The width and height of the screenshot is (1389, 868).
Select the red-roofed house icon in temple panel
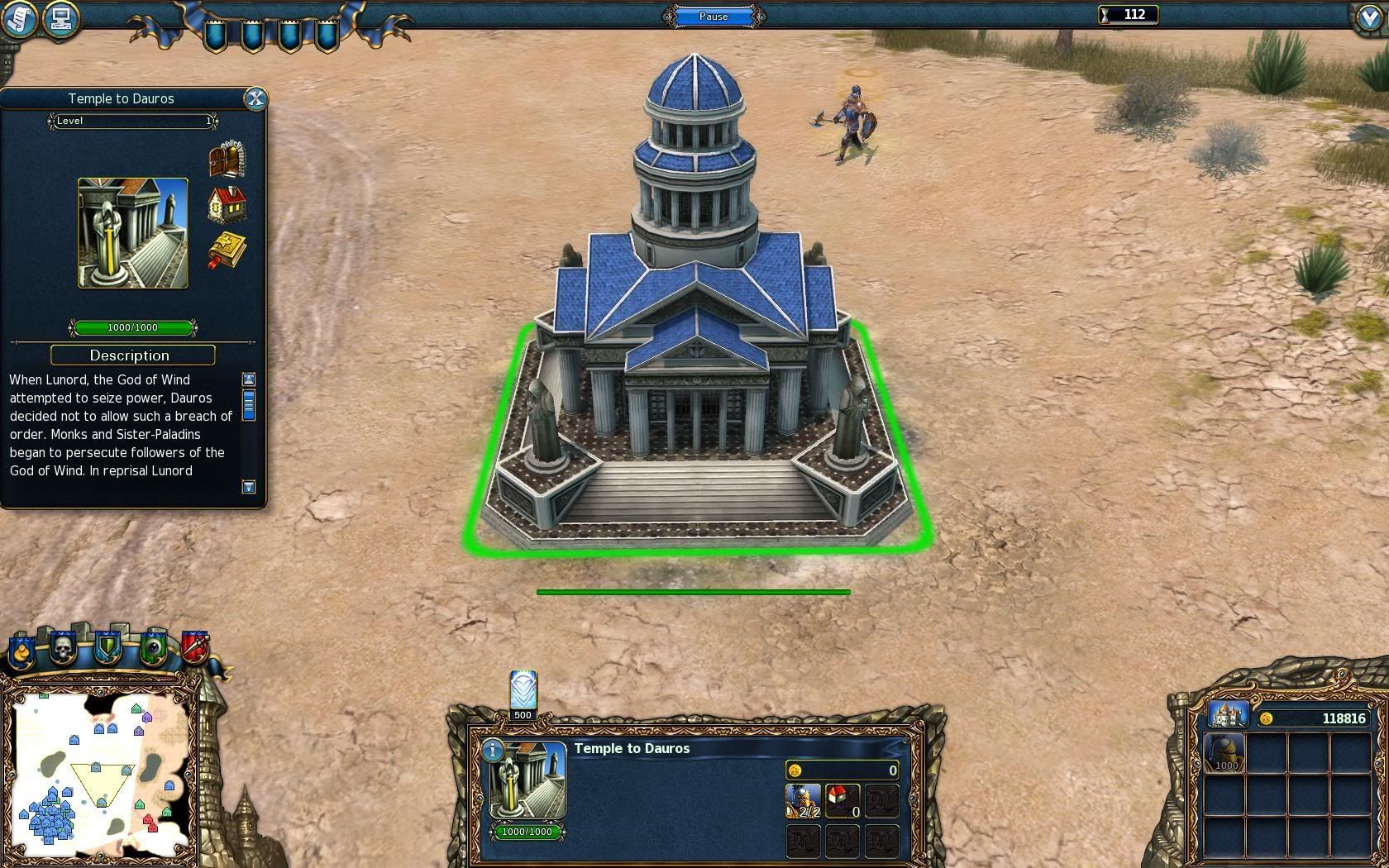(227, 205)
